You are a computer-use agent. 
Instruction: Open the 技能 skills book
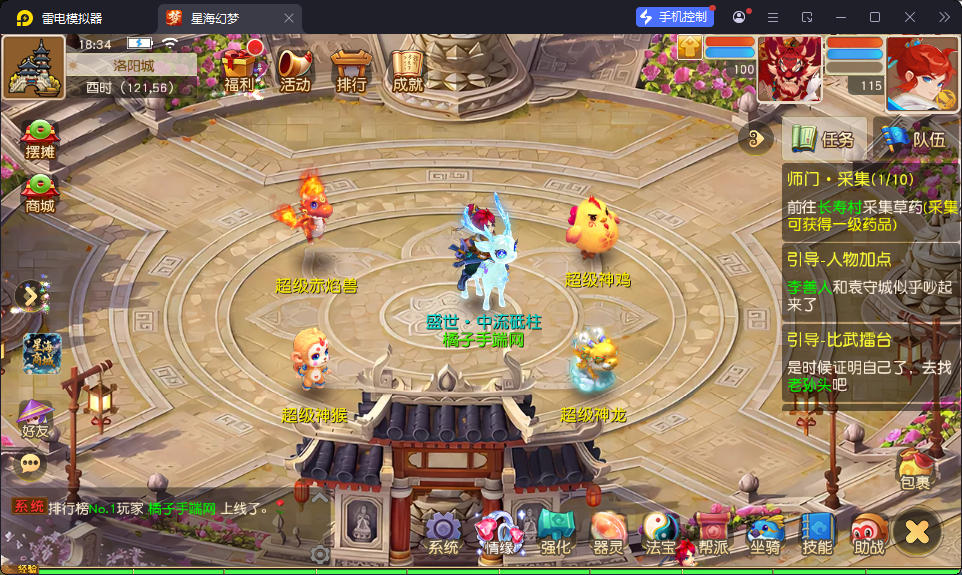coord(817,533)
